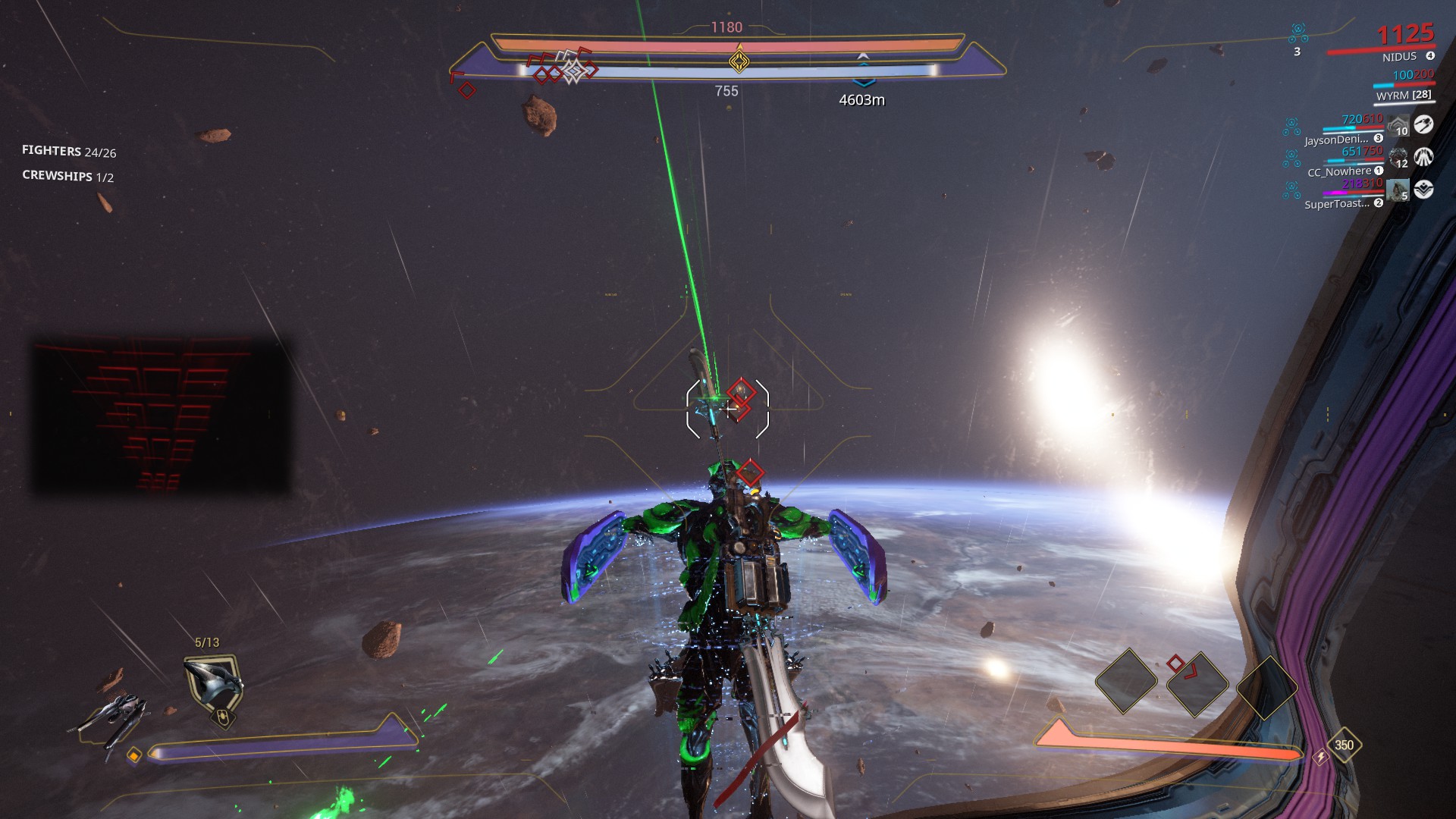
Task: Open the red grid tactical display panel
Action: point(162,416)
